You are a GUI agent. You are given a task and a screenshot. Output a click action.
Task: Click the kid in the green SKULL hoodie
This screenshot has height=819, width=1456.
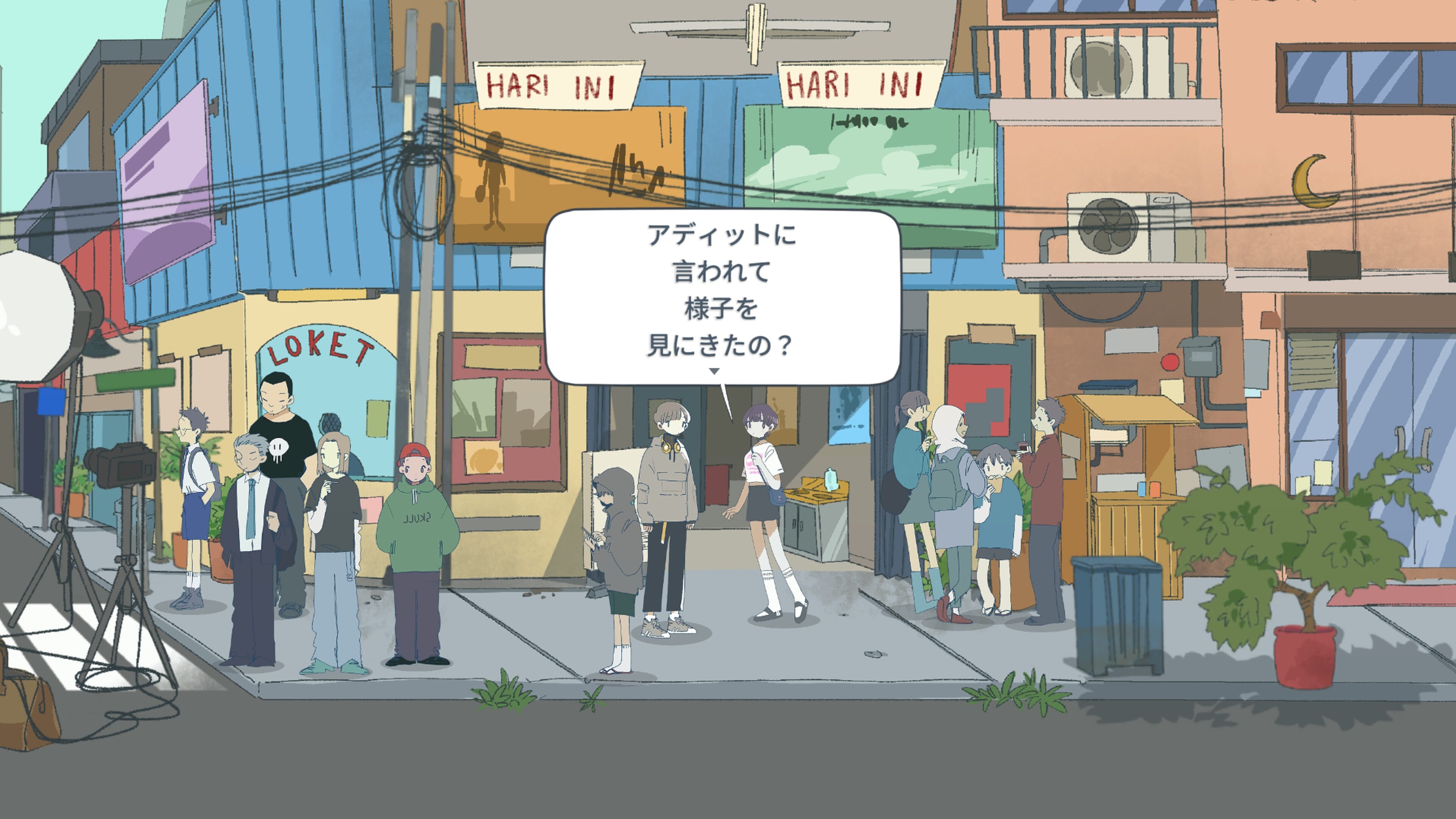pos(416,526)
